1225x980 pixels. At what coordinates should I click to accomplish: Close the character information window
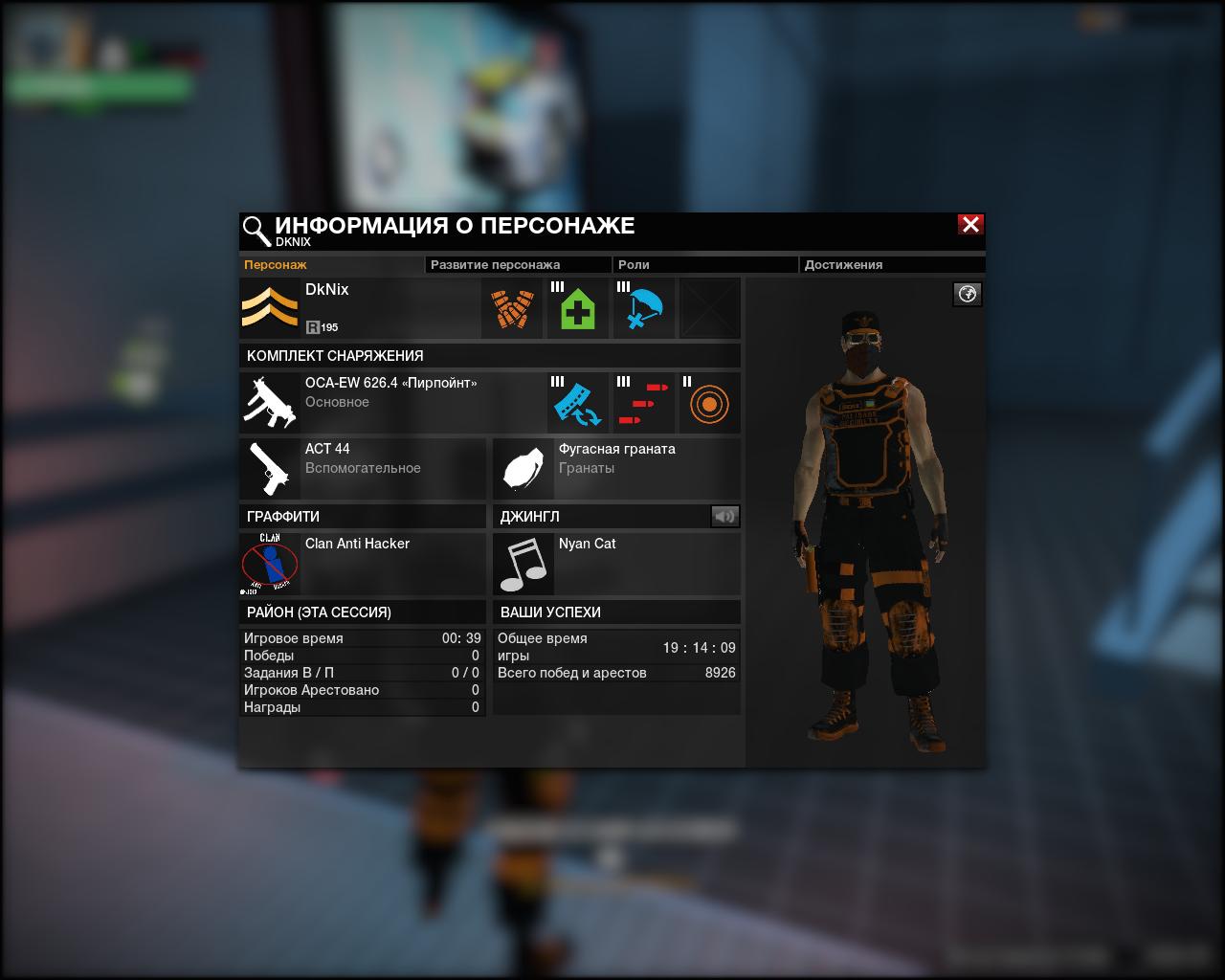970,225
